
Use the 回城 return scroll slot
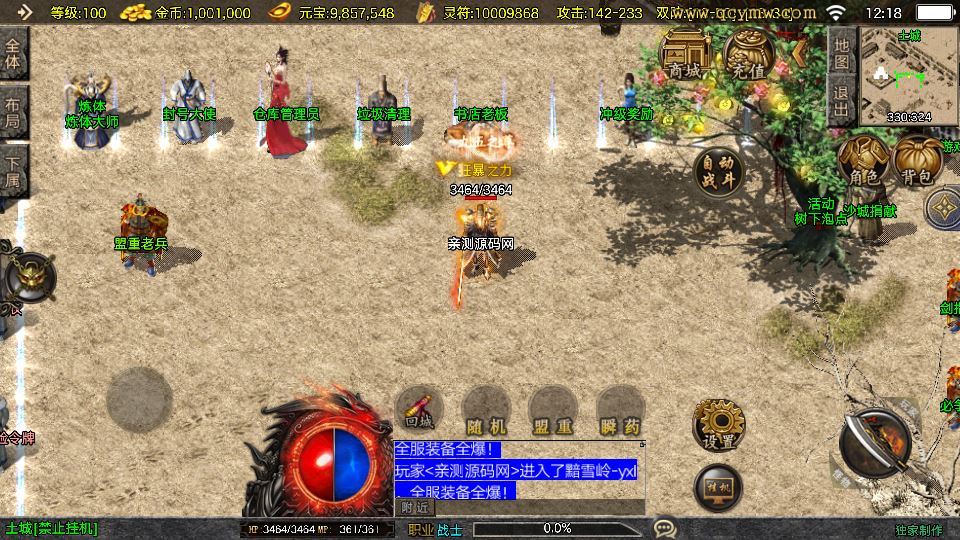[x=418, y=411]
